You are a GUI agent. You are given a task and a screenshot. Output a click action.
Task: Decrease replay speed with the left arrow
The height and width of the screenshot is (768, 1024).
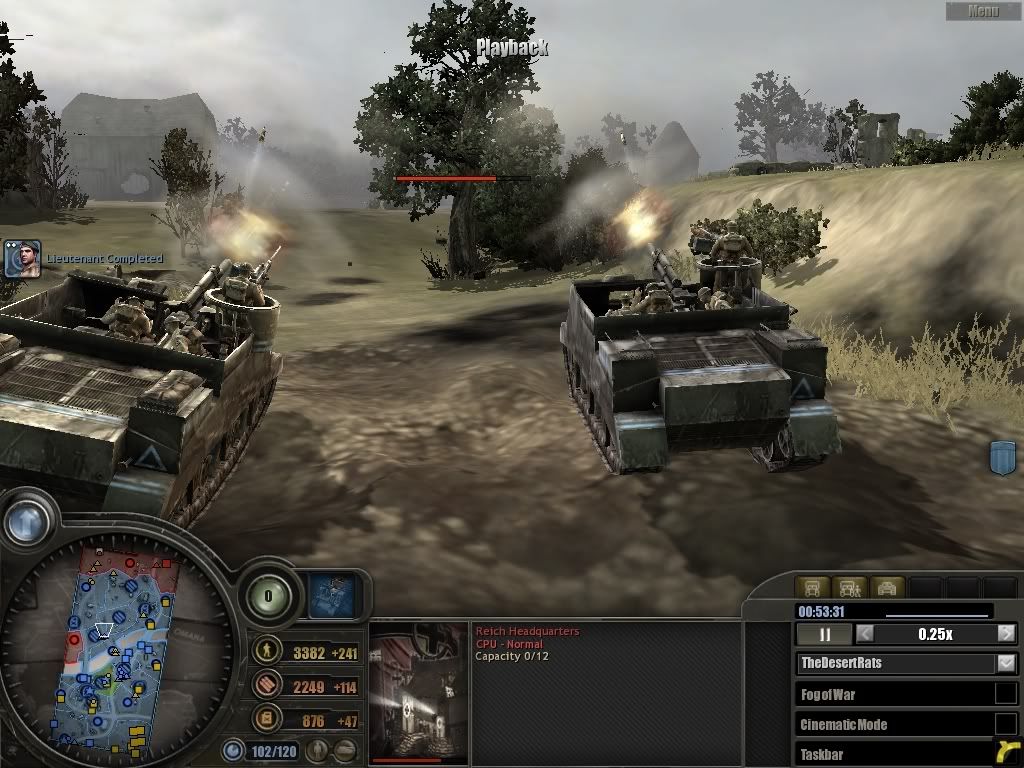(865, 634)
